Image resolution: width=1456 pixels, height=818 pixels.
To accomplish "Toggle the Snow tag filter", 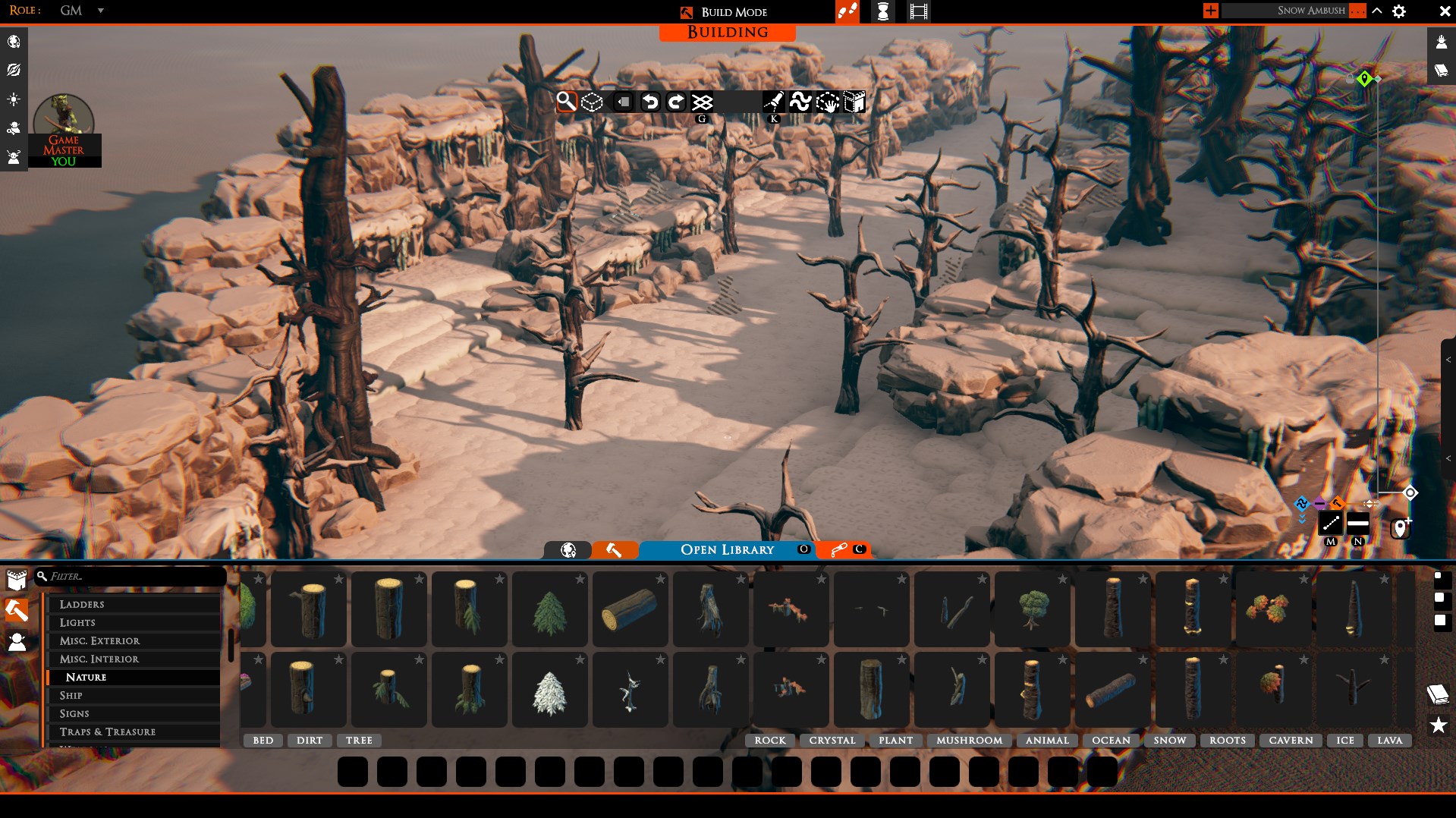I will 1169,740.
